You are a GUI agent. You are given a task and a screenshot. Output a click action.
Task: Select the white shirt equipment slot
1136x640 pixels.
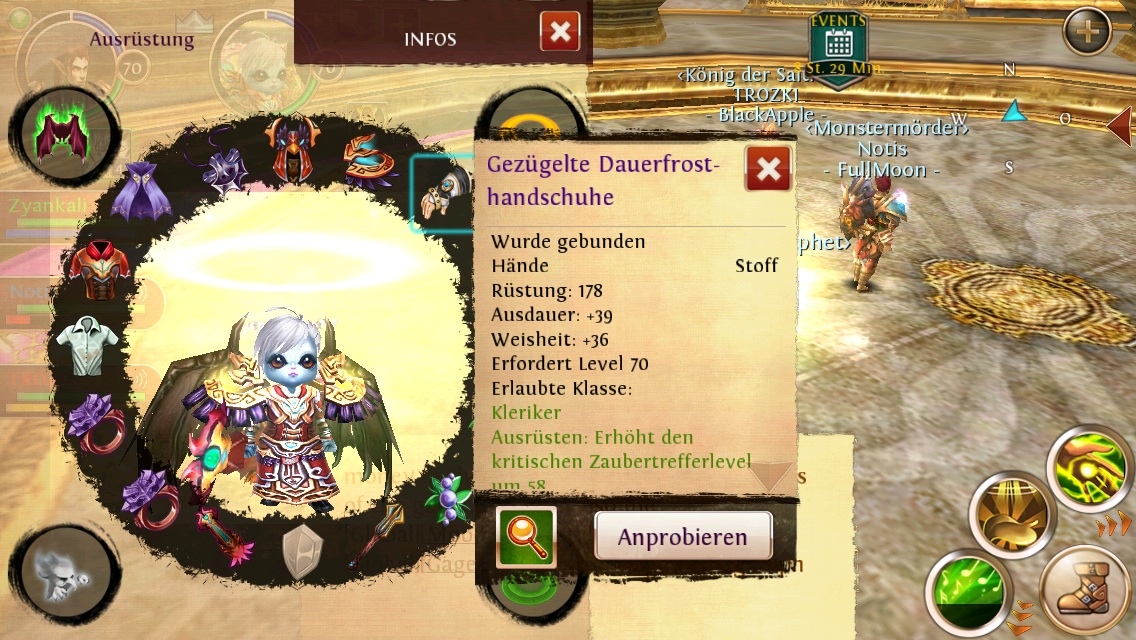point(87,345)
